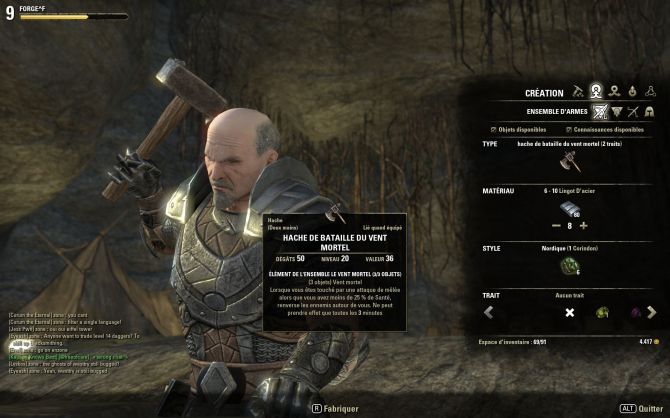Screen dimensions: 670x418
Task: Switch to the bow weapon category
Action: [633, 111]
